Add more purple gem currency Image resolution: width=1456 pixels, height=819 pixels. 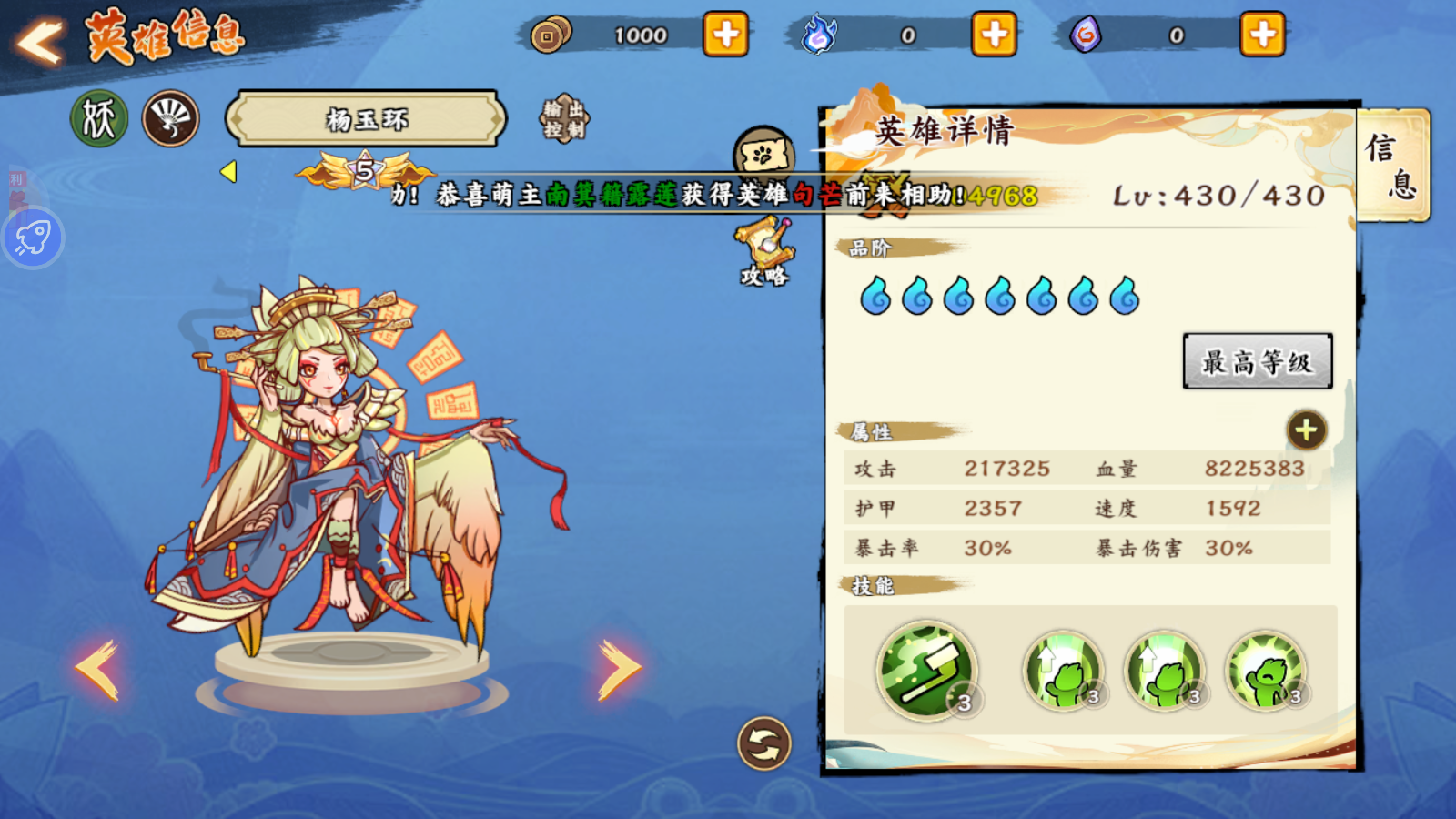tap(1262, 35)
